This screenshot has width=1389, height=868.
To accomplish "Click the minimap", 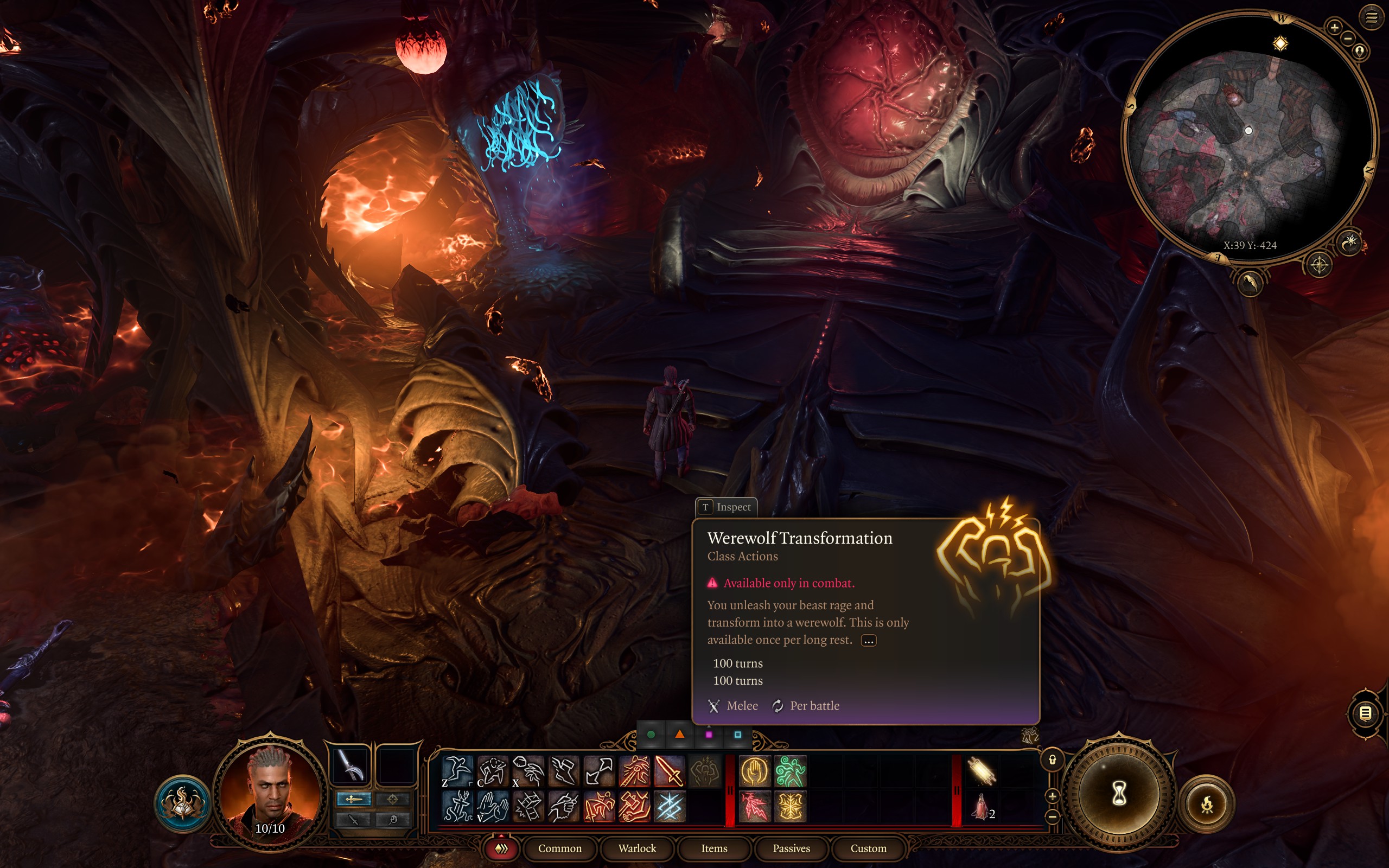I will (1249, 138).
